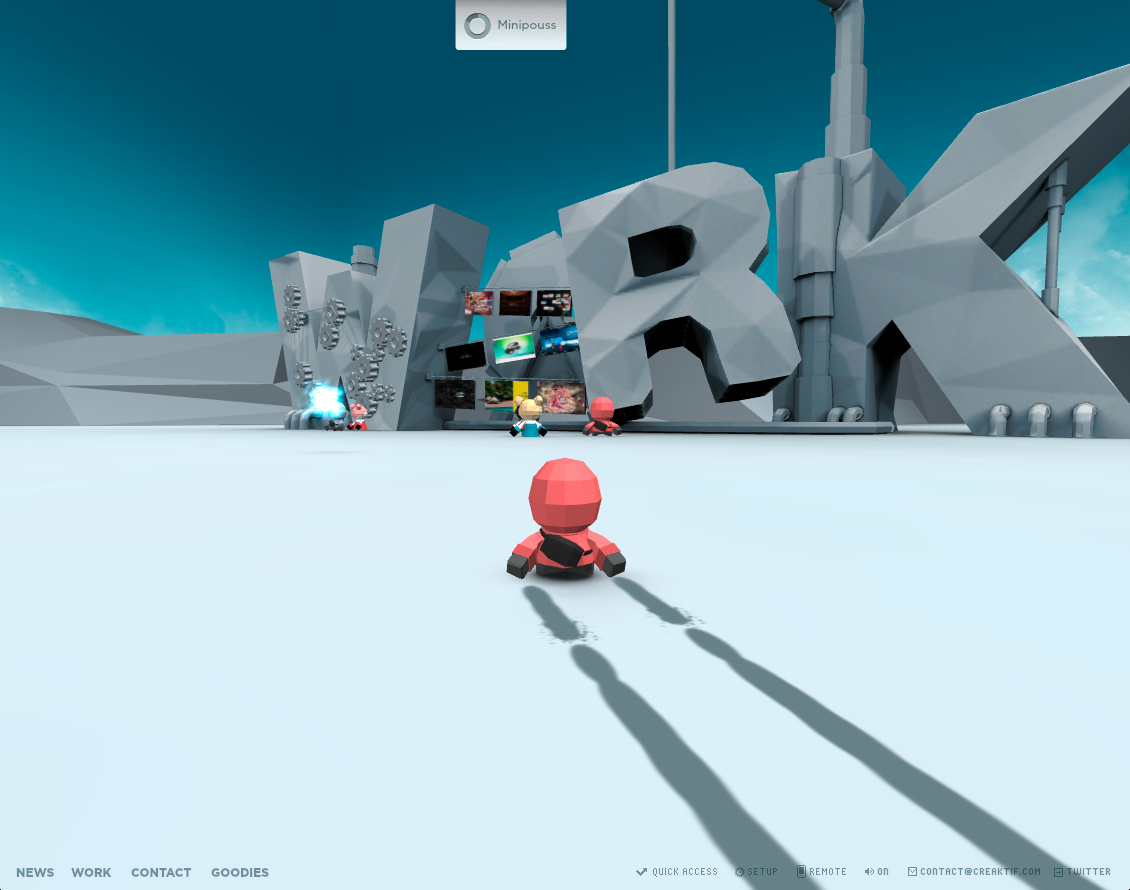Open the Setup options
This screenshot has height=890, width=1130.
pyautogui.click(x=757, y=872)
